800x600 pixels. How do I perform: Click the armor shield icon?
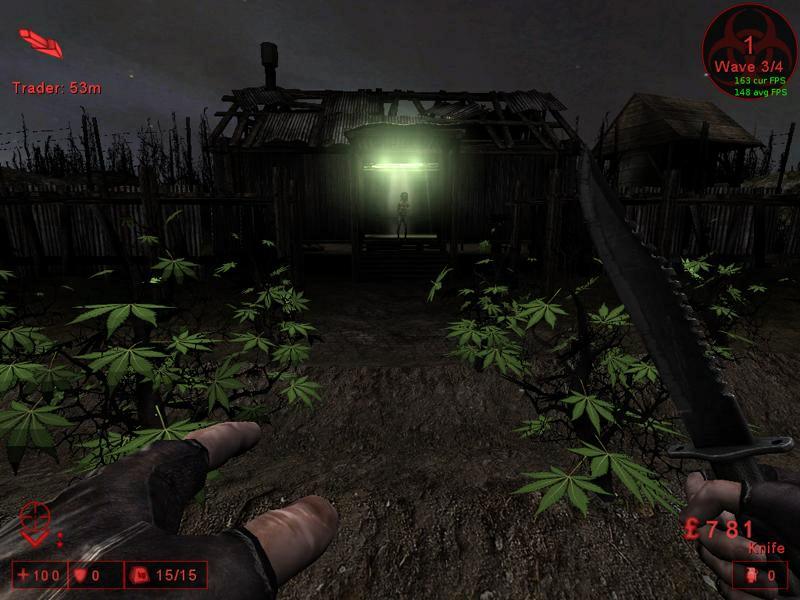(x=83, y=576)
